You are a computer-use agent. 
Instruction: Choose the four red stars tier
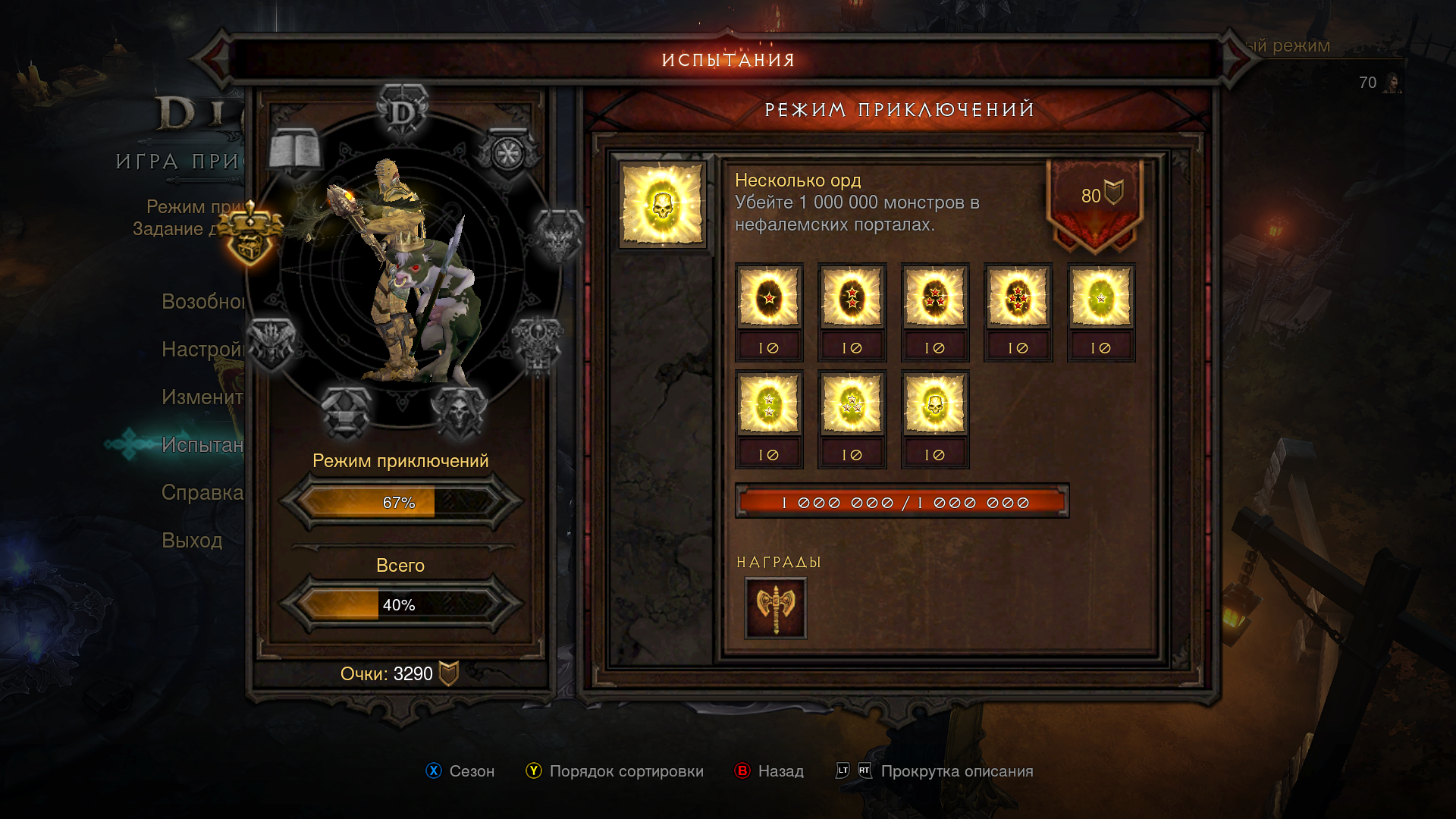pos(1018,297)
